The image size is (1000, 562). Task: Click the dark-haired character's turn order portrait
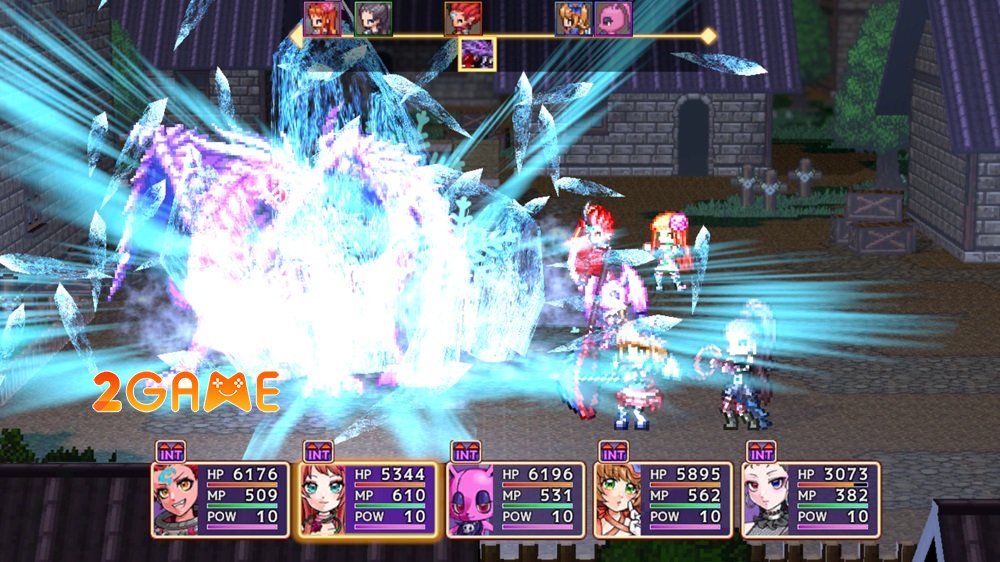pyautogui.click(x=373, y=19)
